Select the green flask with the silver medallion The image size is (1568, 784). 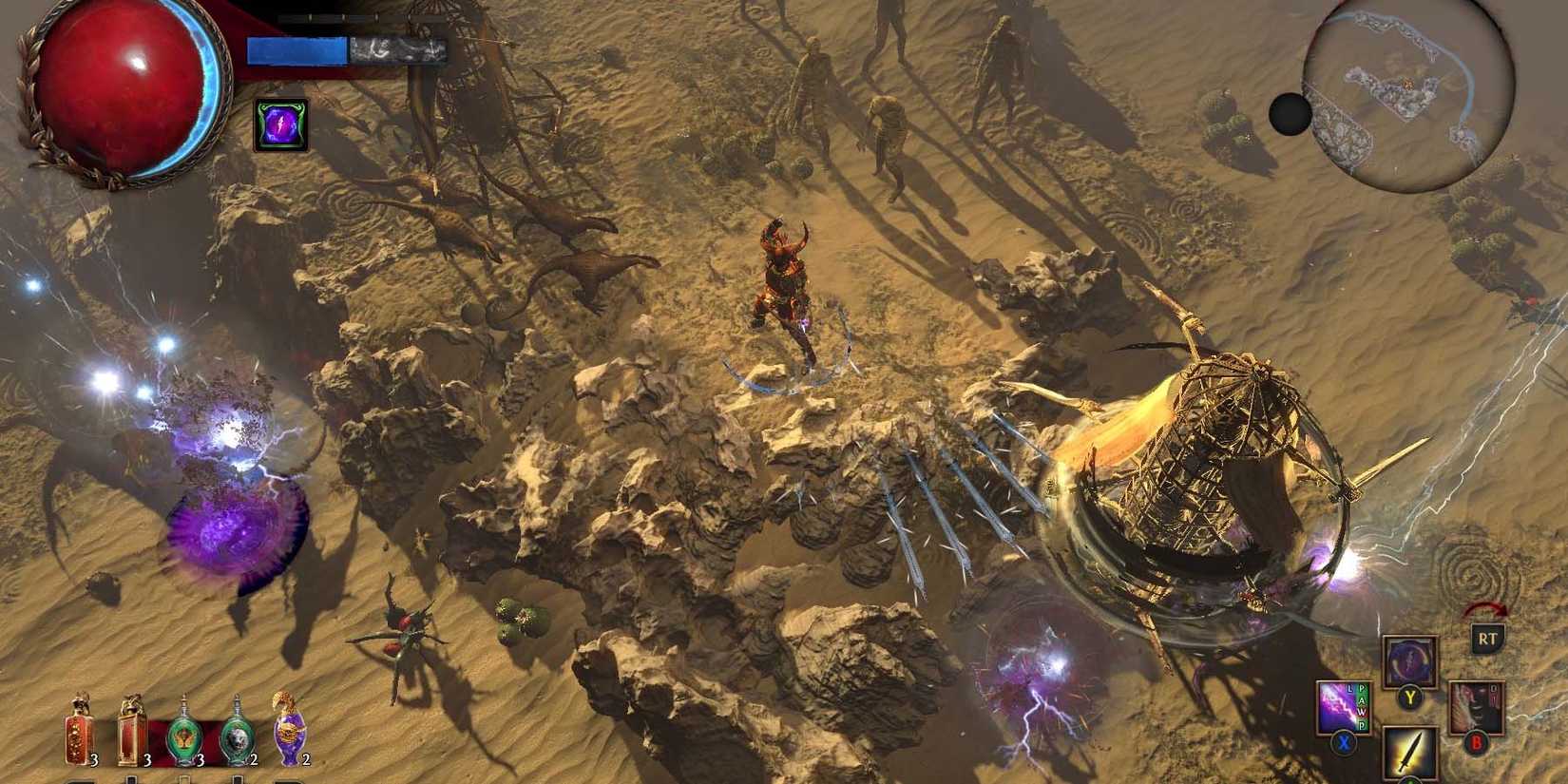tap(237, 736)
